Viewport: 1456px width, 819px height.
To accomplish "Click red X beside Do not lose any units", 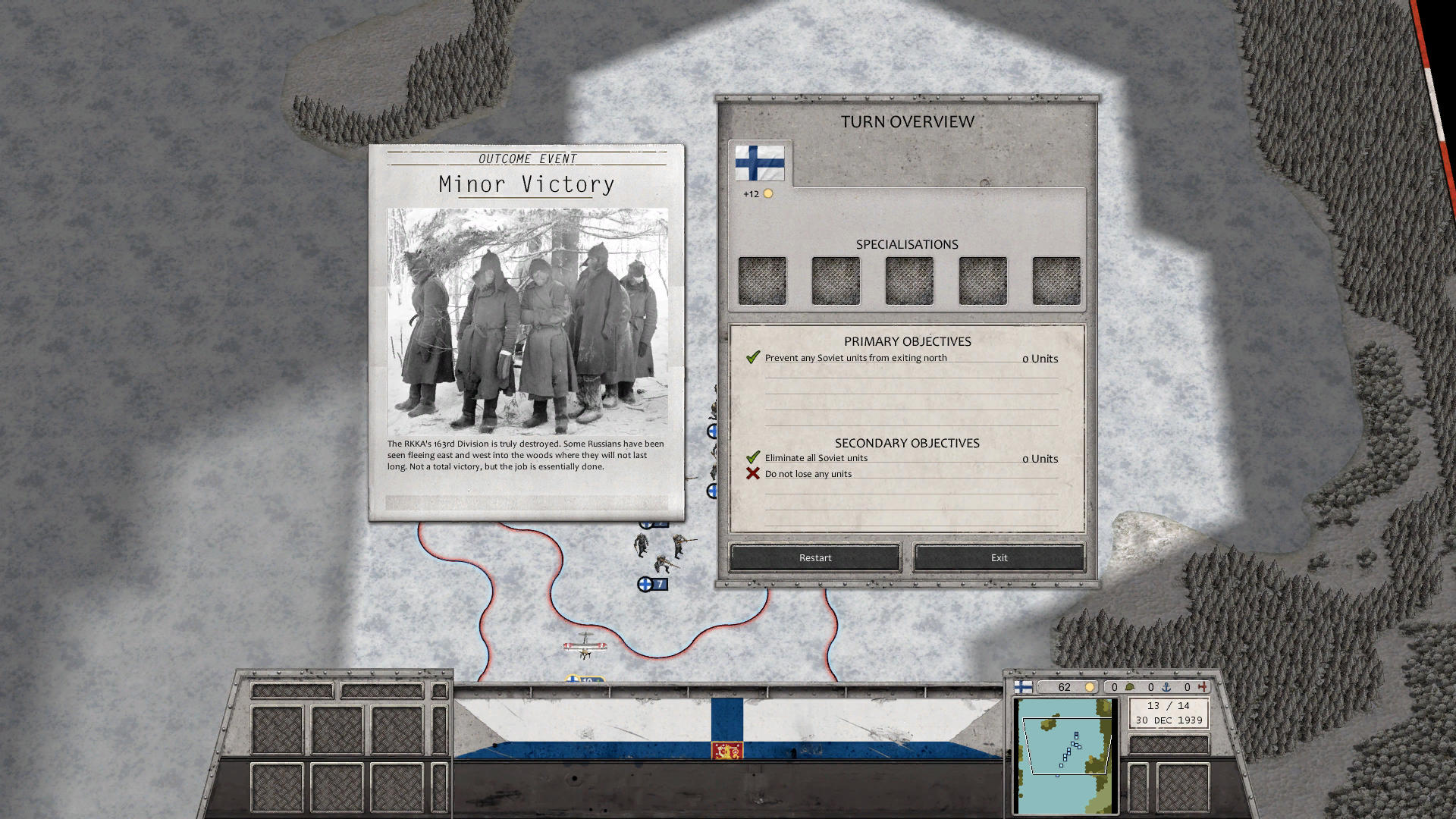I will coord(752,472).
